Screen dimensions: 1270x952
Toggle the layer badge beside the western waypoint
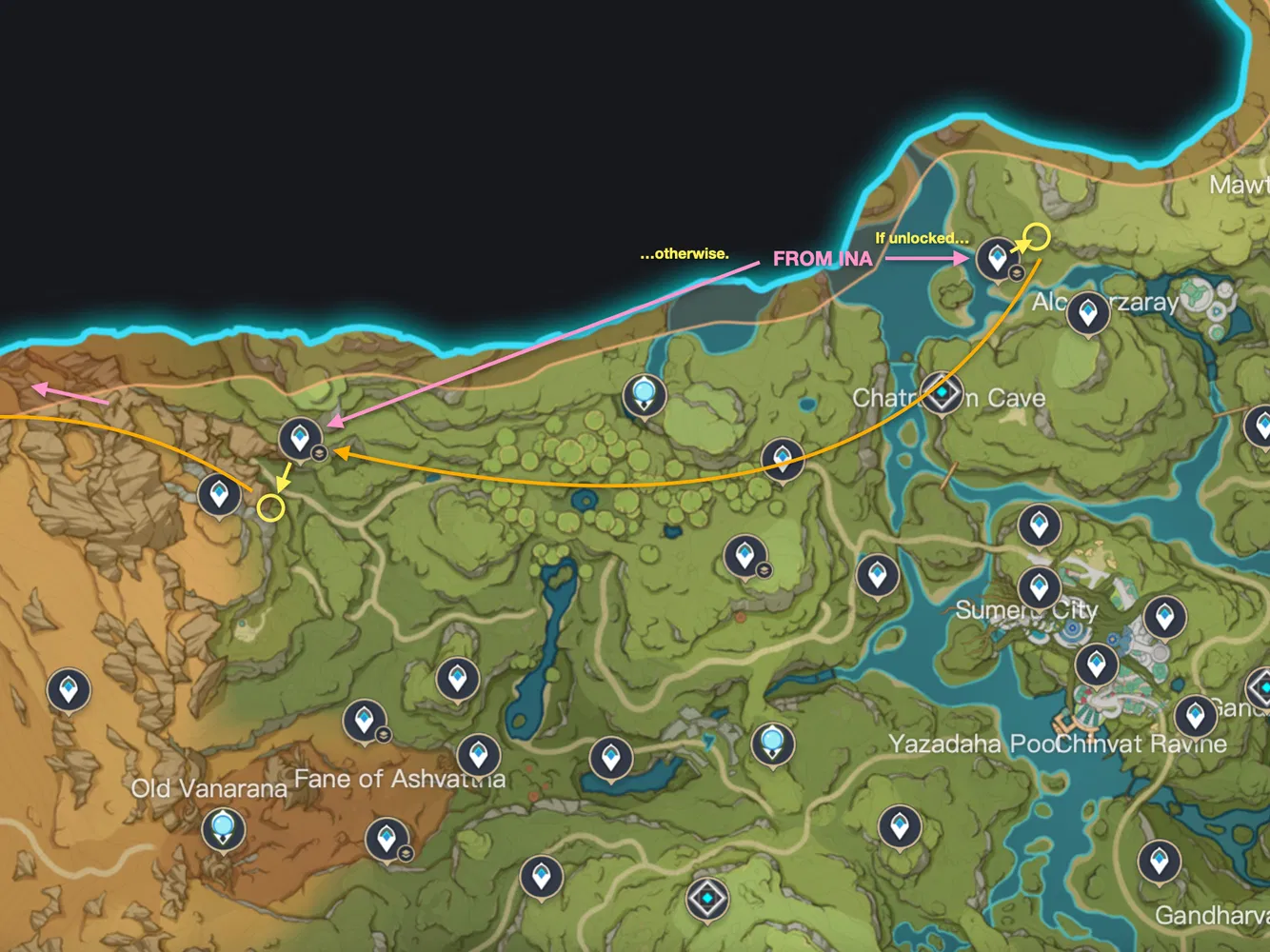(x=319, y=455)
